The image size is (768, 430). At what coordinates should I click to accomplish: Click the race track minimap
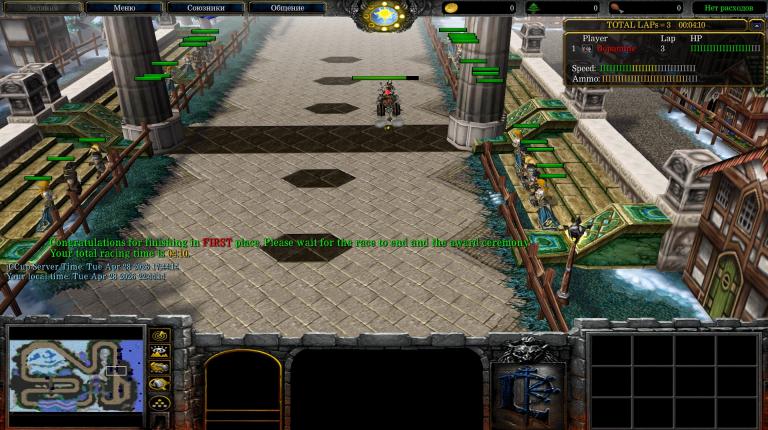coord(76,368)
